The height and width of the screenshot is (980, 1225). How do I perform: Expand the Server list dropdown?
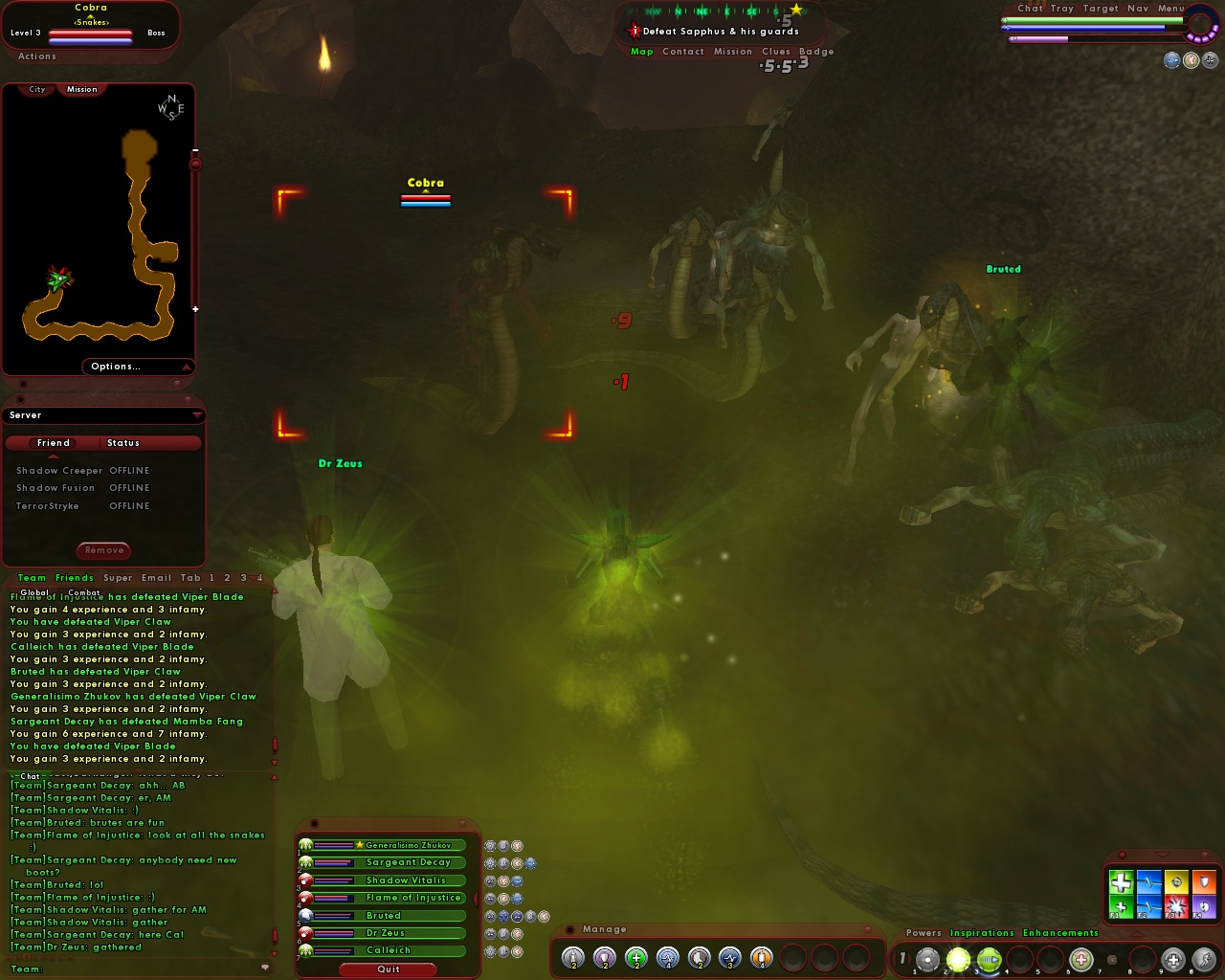pos(198,414)
